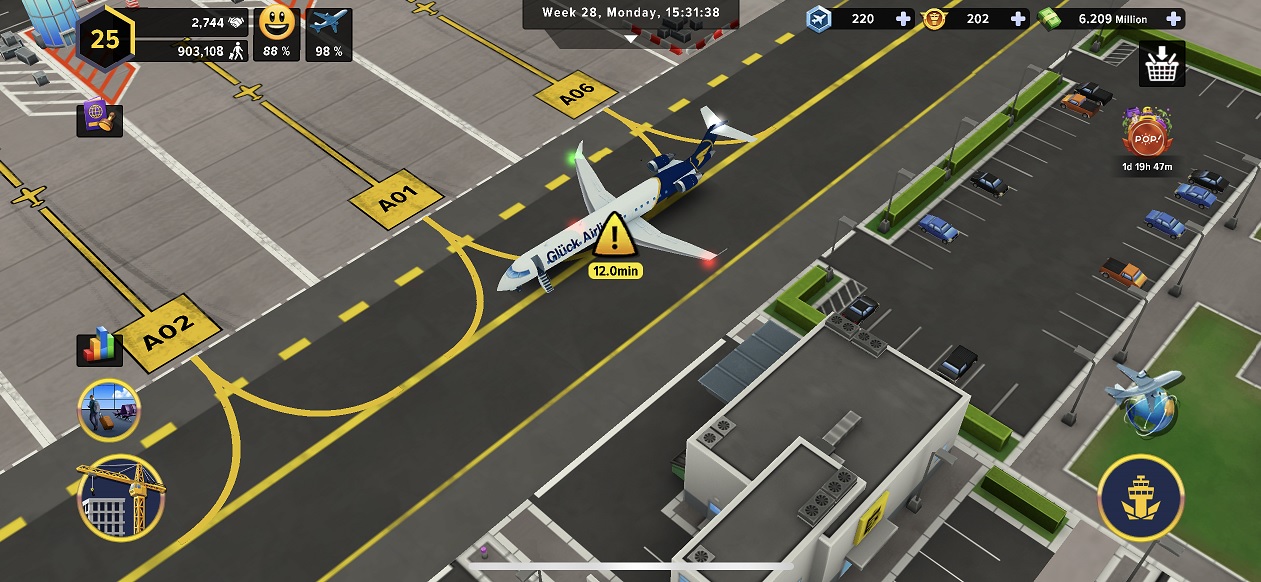
Task: Open the passenger terminal view button
Action: [109, 410]
